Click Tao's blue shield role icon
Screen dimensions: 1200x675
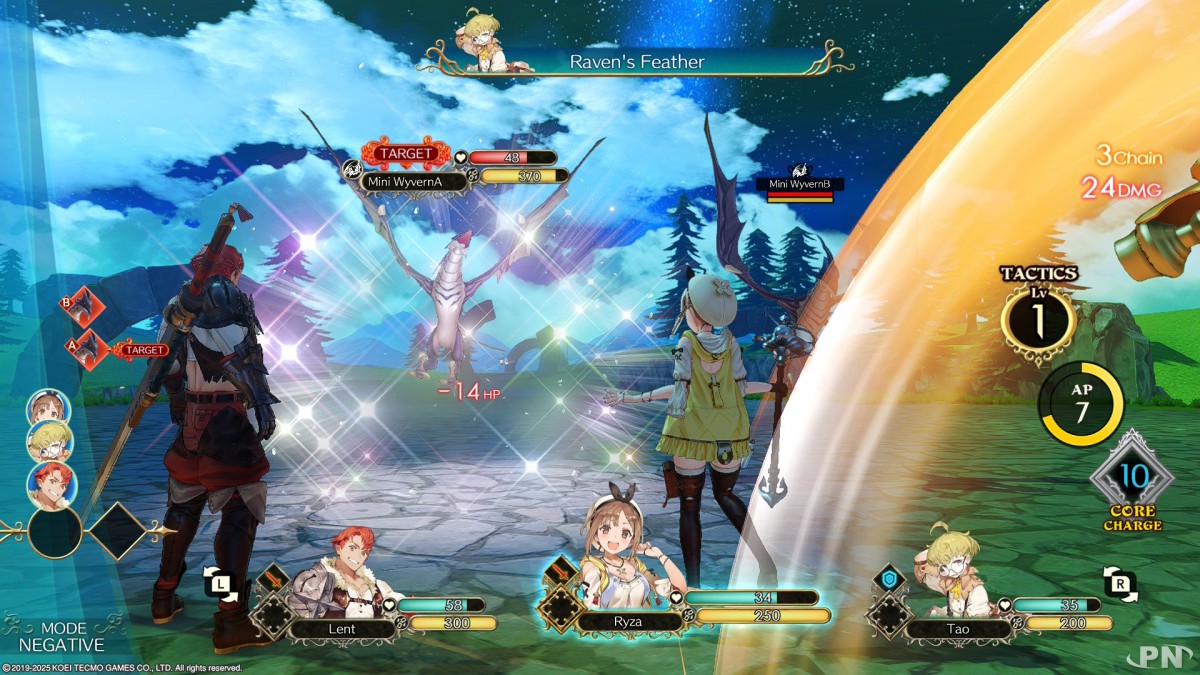coord(889,579)
